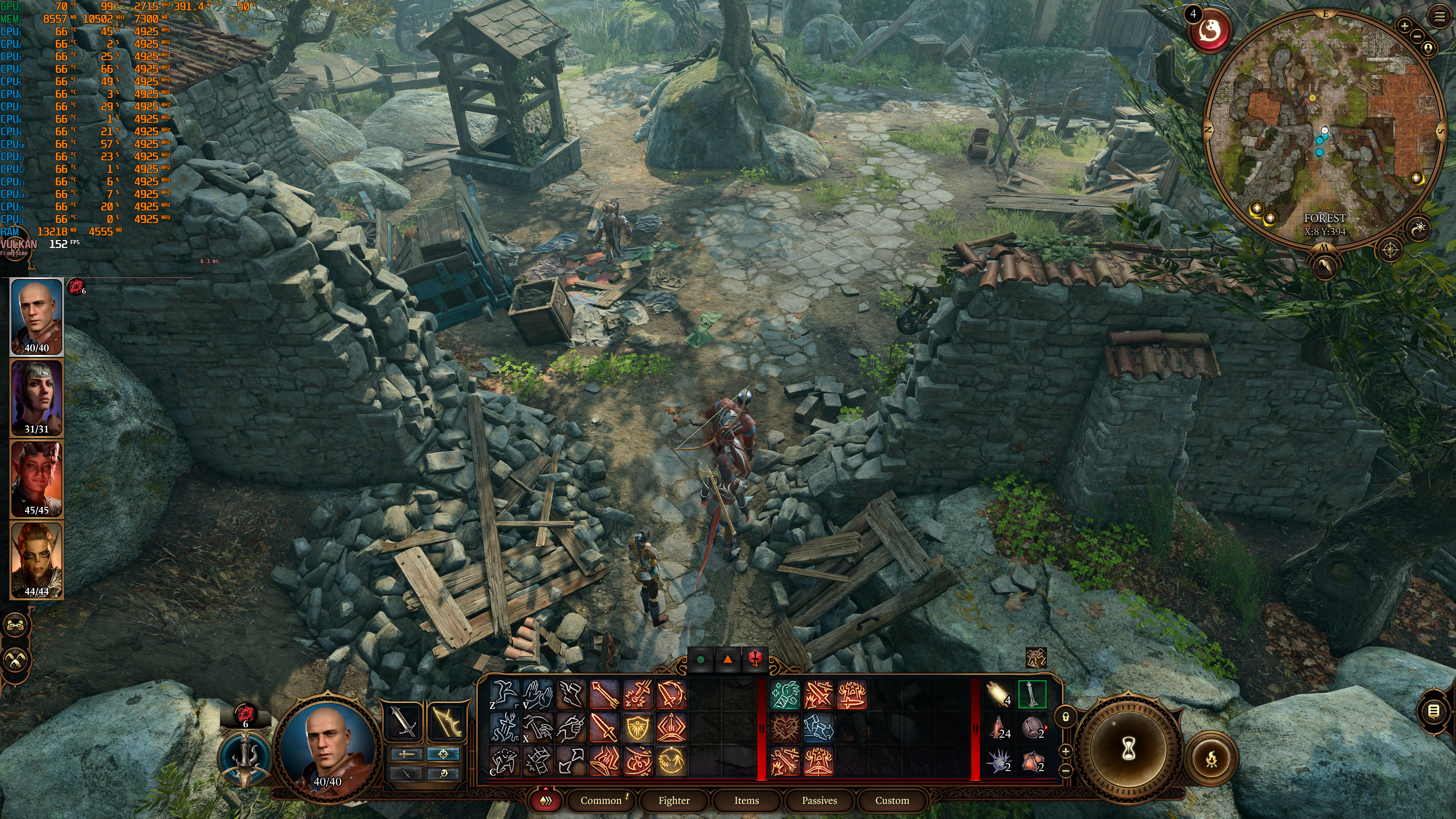Select the purple-haired companion portrait
The height and width of the screenshot is (819, 1456).
[x=37, y=397]
